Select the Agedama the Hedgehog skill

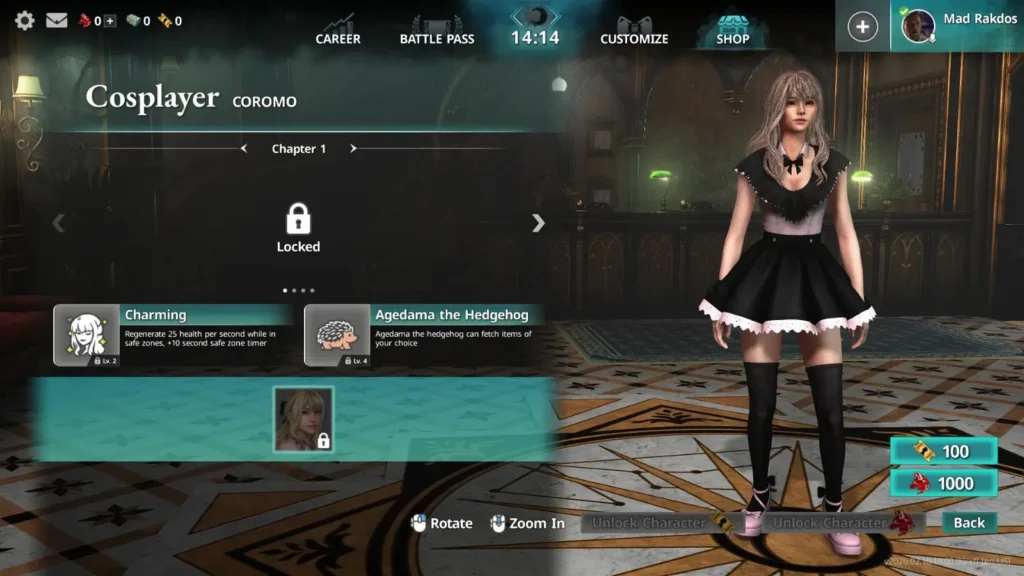coord(424,335)
